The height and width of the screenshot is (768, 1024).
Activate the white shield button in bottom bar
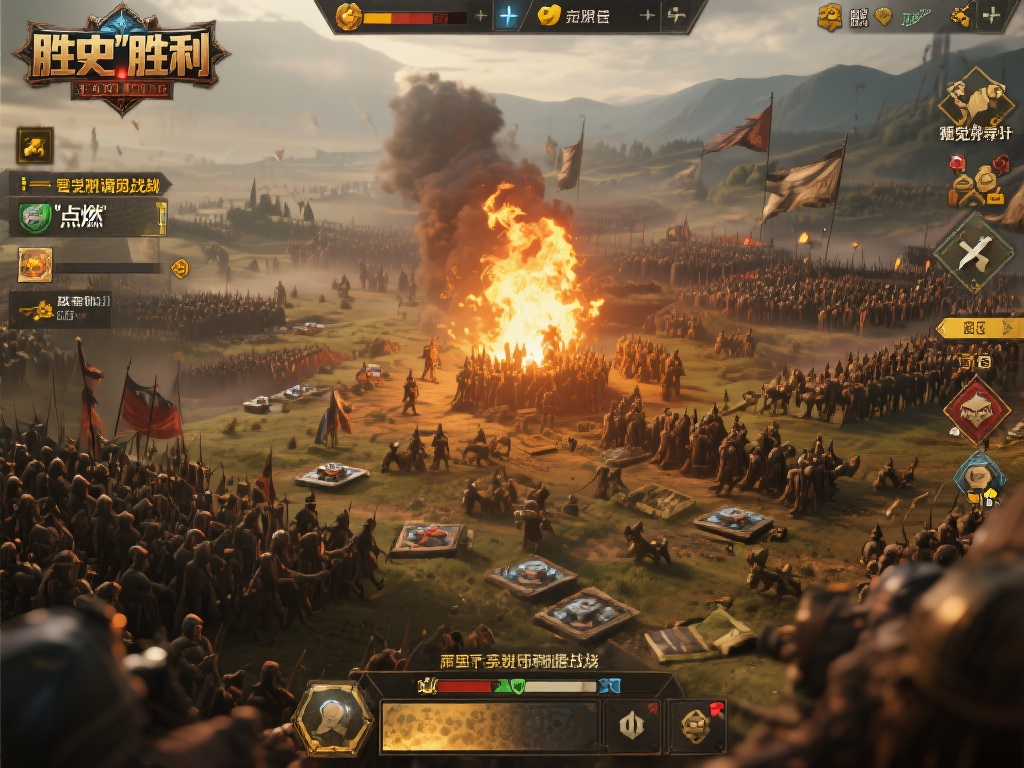tap(632, 725)
